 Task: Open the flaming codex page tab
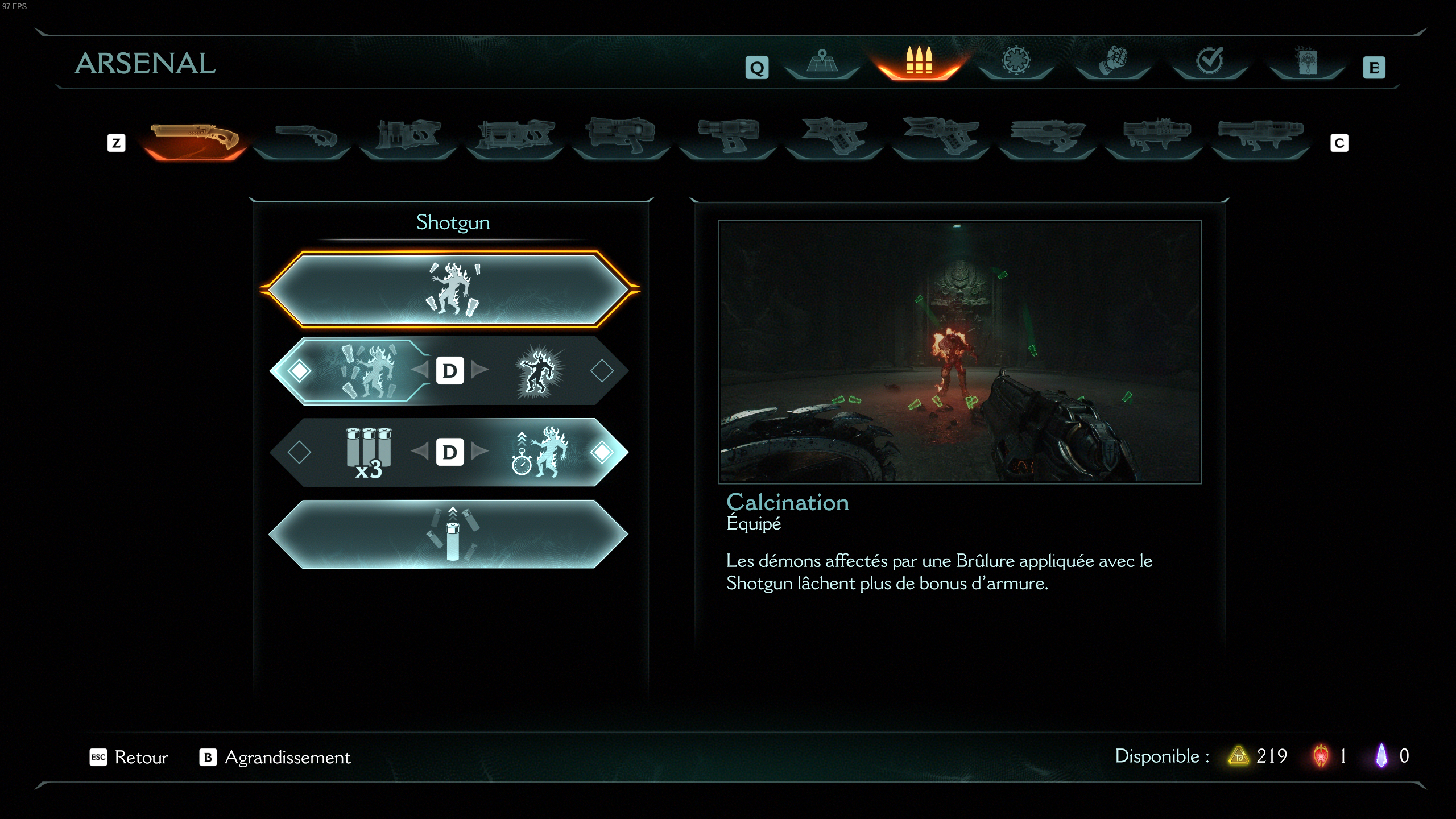pos(1306,62)
